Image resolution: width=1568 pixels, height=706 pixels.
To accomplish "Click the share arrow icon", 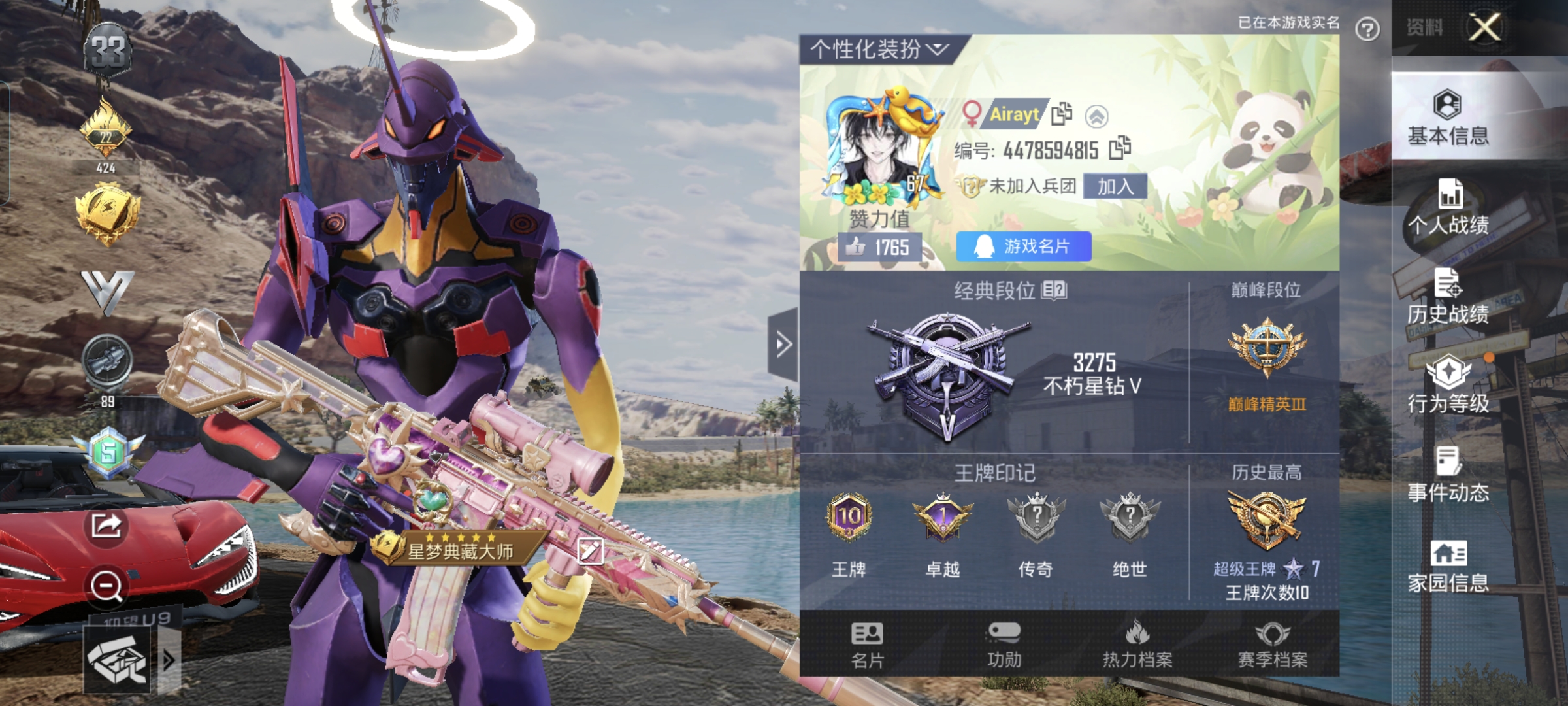I will pos(106,525).
